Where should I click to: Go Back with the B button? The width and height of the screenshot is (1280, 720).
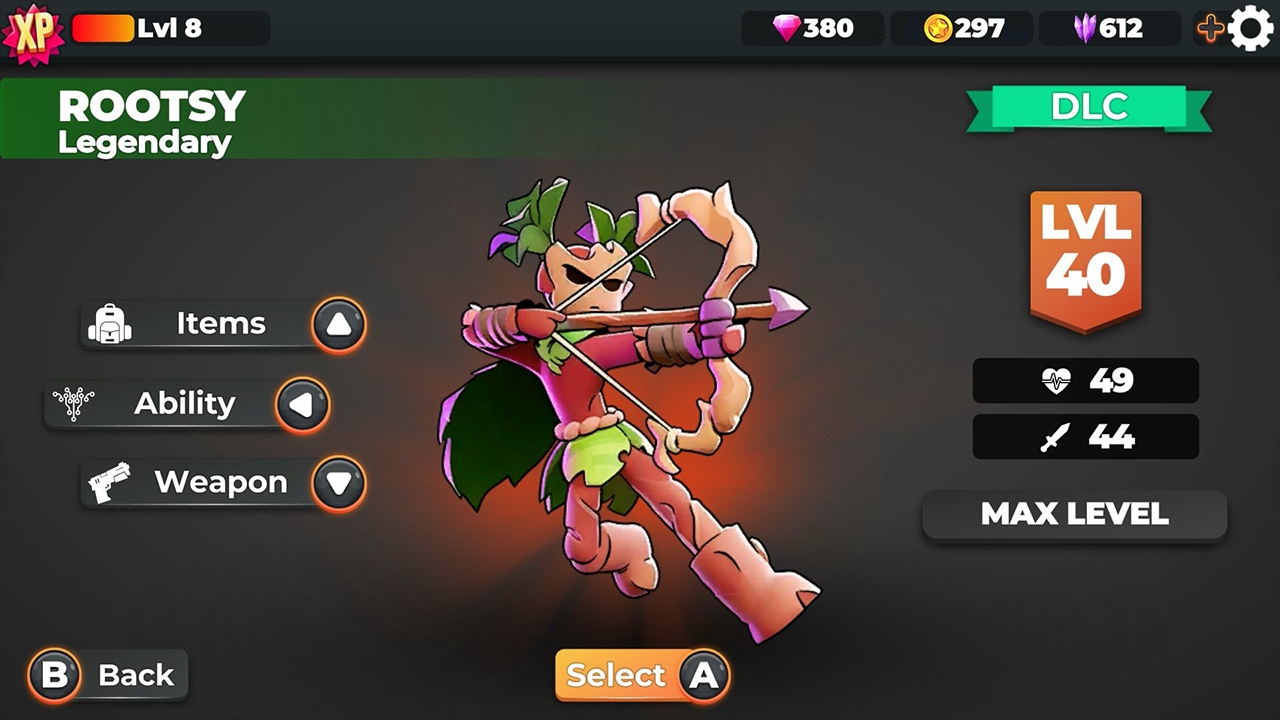54,675
